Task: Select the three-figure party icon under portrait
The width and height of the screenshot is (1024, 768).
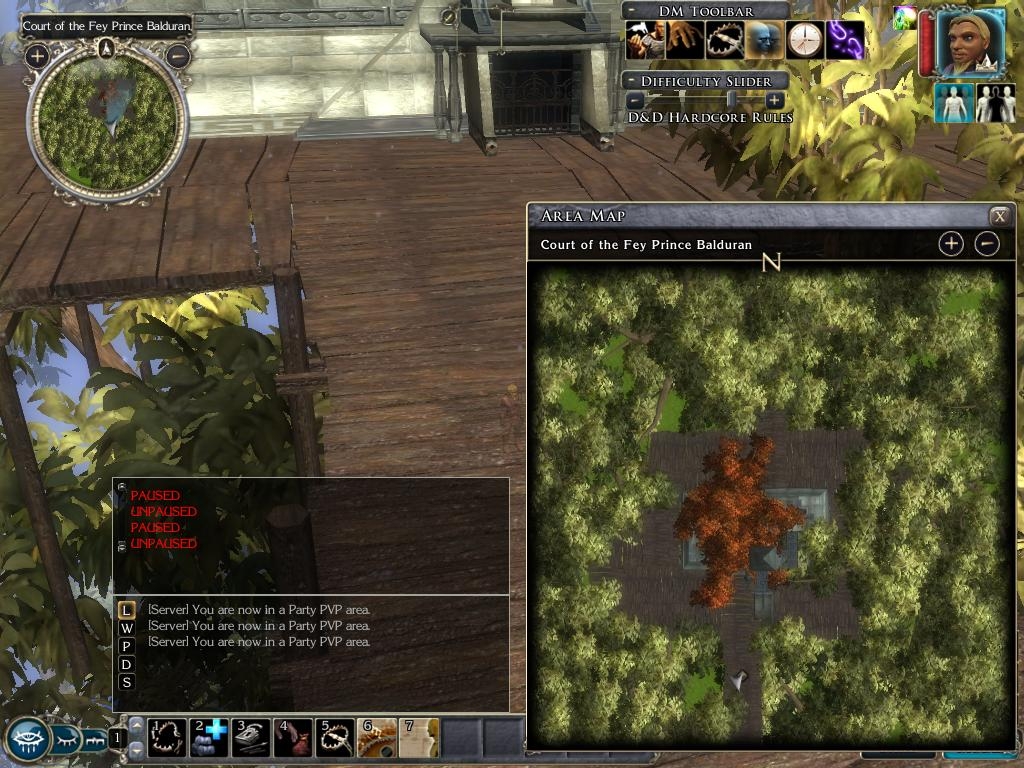Action: pos(996,103)
